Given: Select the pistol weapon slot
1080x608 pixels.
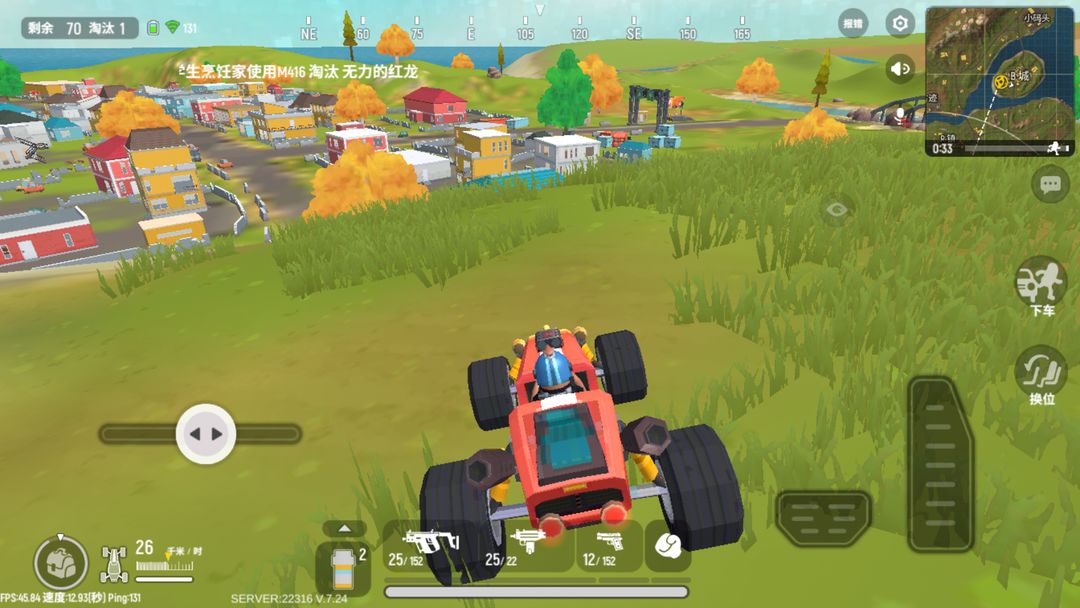Looking at the screenshot, I should (608, 547).
